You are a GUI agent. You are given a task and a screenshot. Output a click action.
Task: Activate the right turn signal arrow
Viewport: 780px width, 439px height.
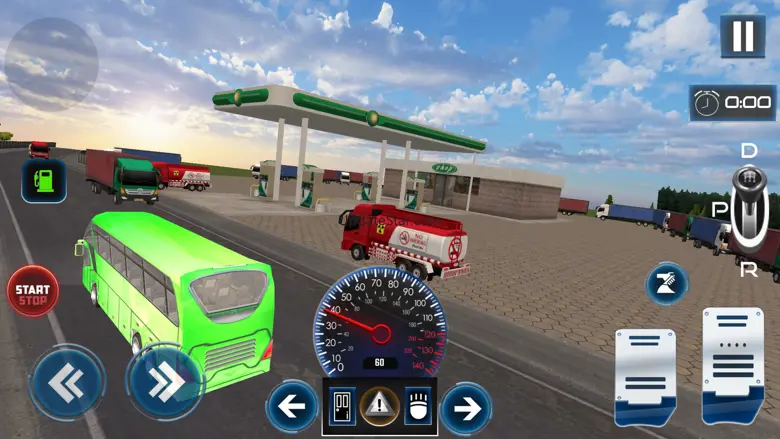tap(465, 408)
